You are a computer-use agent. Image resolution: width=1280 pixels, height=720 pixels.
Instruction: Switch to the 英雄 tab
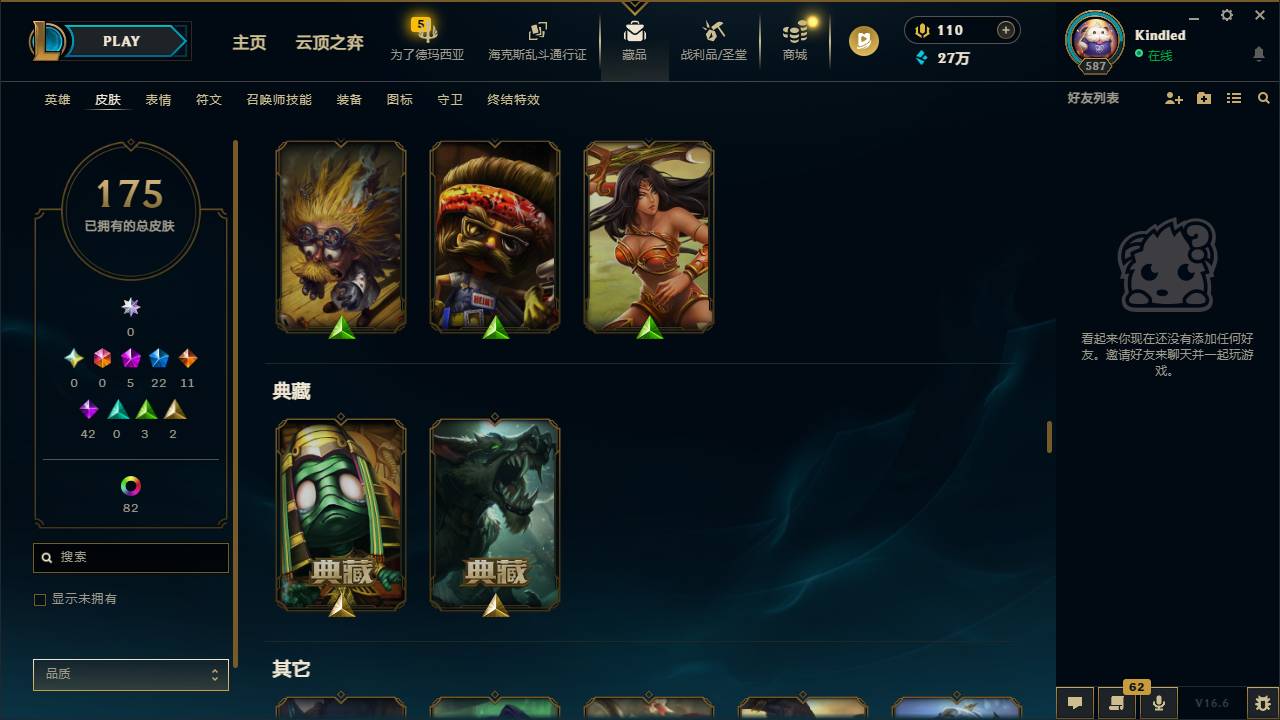(x=57, y=100)
